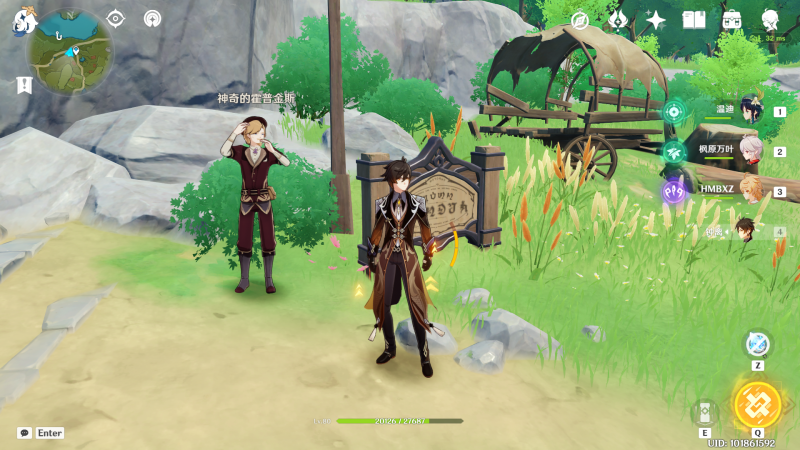800x450 pixels.
Task: Switch to party member 枫原万叶
Action: pyautogui.click(x=749, y=150)
